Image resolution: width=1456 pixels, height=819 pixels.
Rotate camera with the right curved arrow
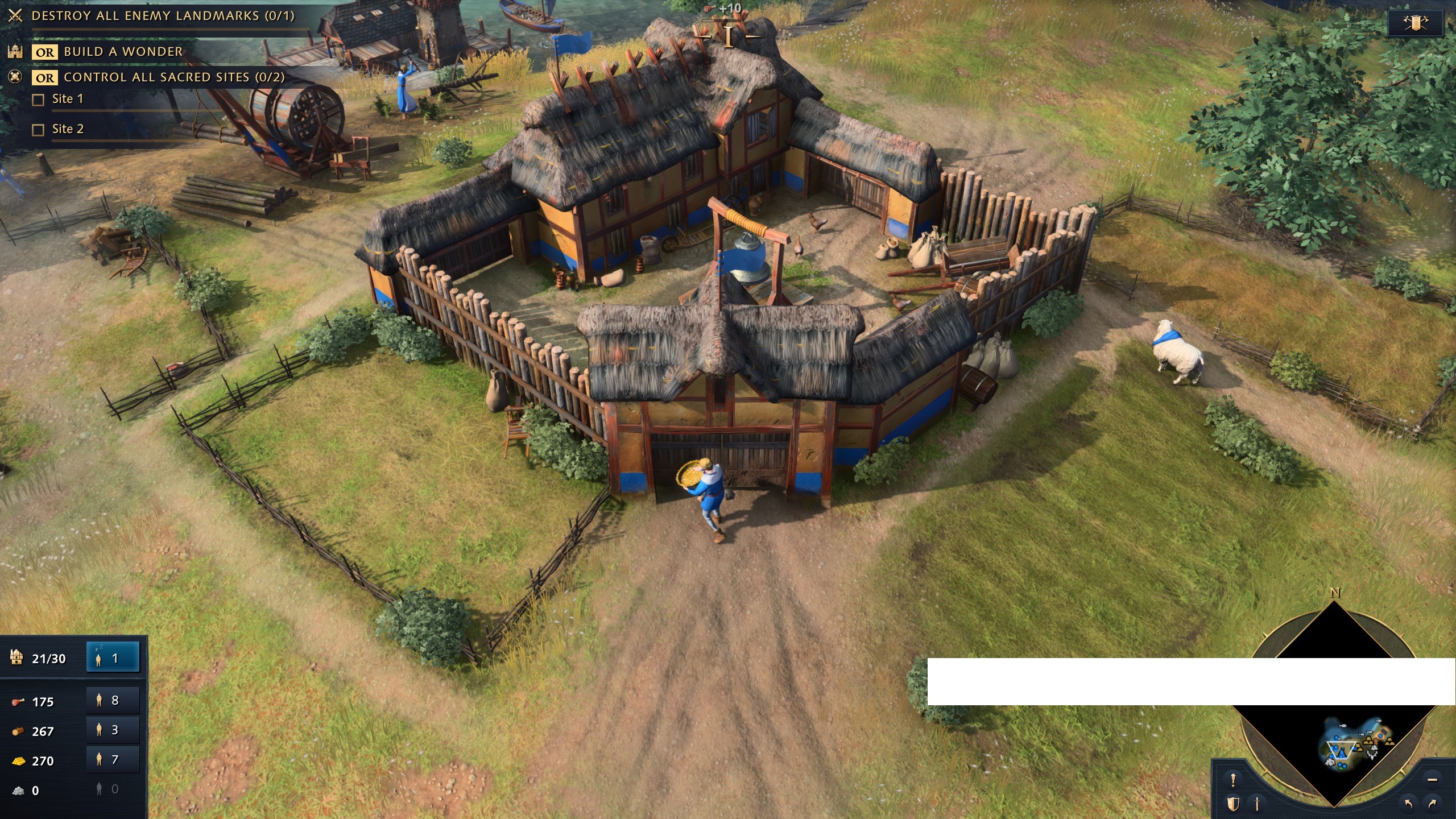tap(1432, 804)
